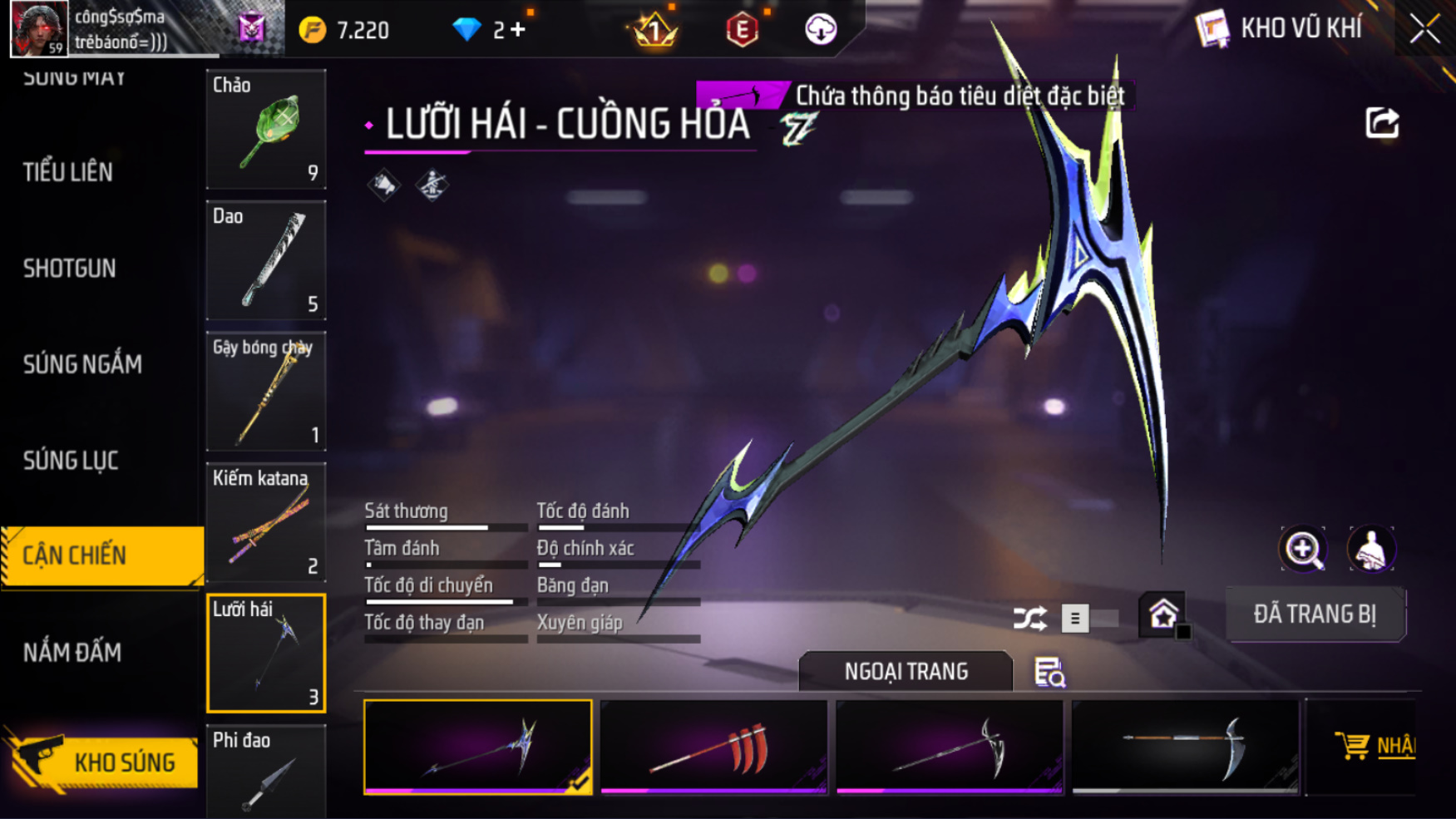Toggle the random skin shuffle icon
The width and height of the screenshot is (1456, 819).
click(1029, 619)
